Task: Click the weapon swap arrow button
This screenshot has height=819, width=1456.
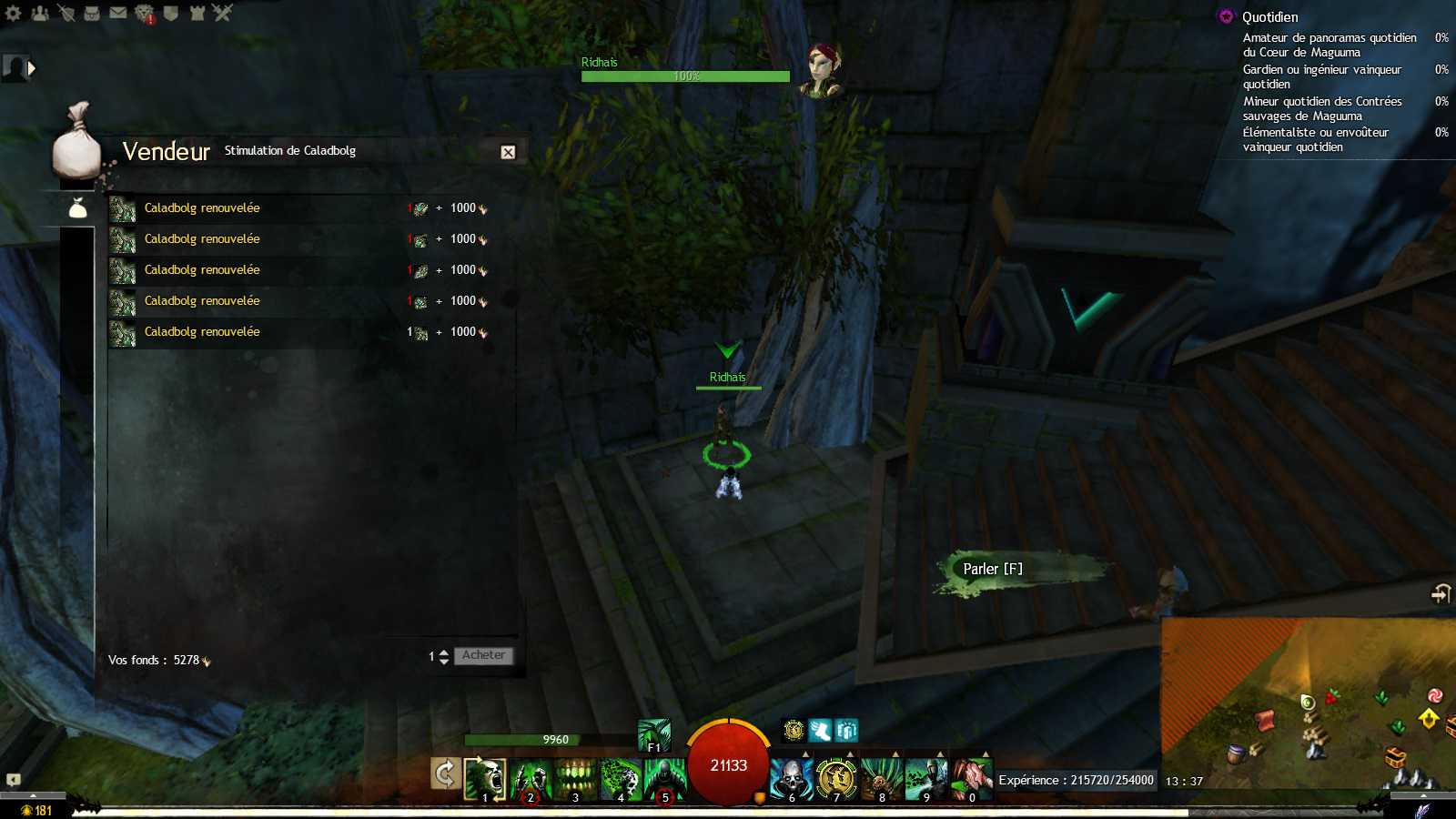Action: pos(445,774)
